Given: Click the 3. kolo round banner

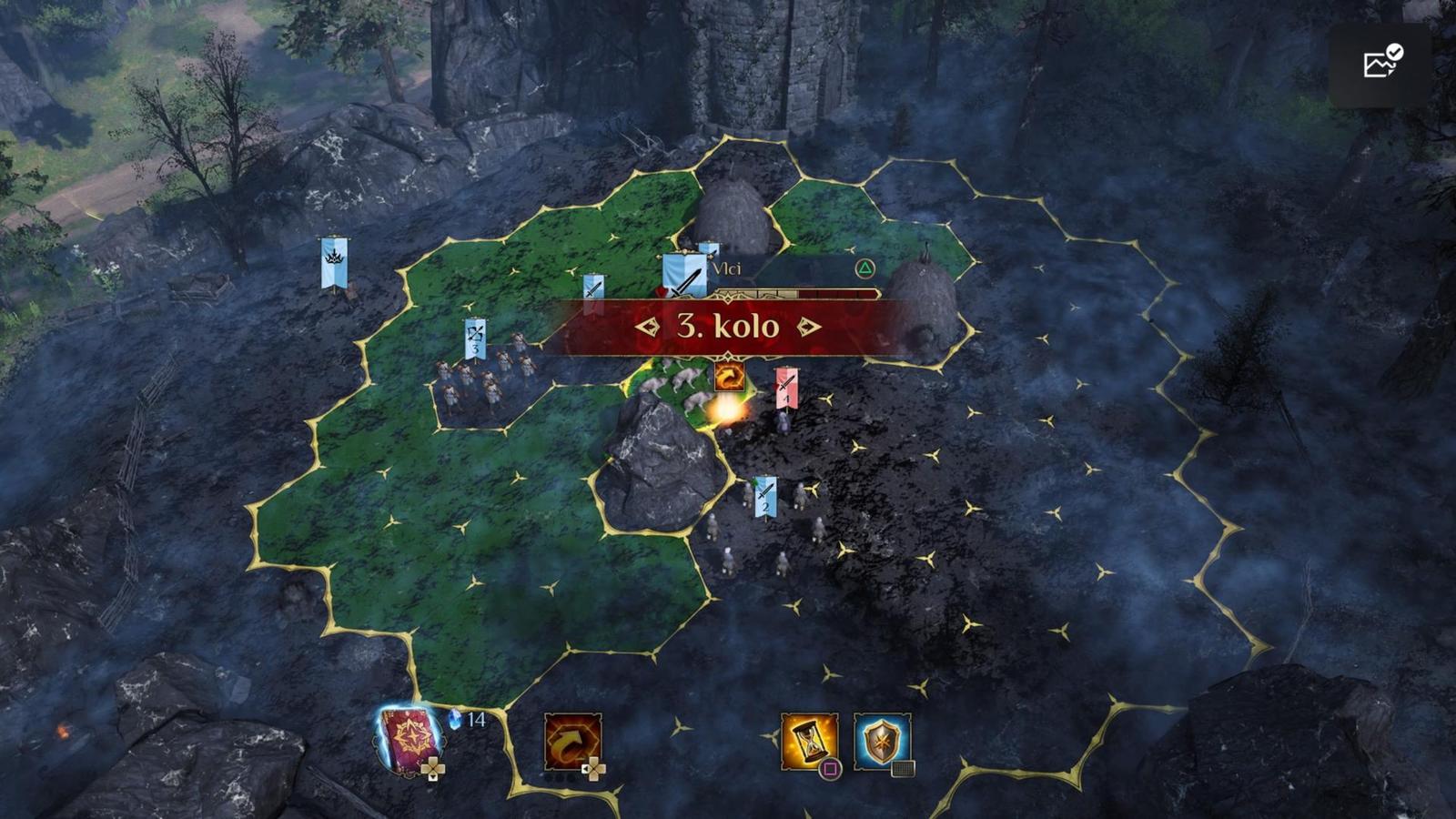Looking at the screenshot, I should click(728, 326).
